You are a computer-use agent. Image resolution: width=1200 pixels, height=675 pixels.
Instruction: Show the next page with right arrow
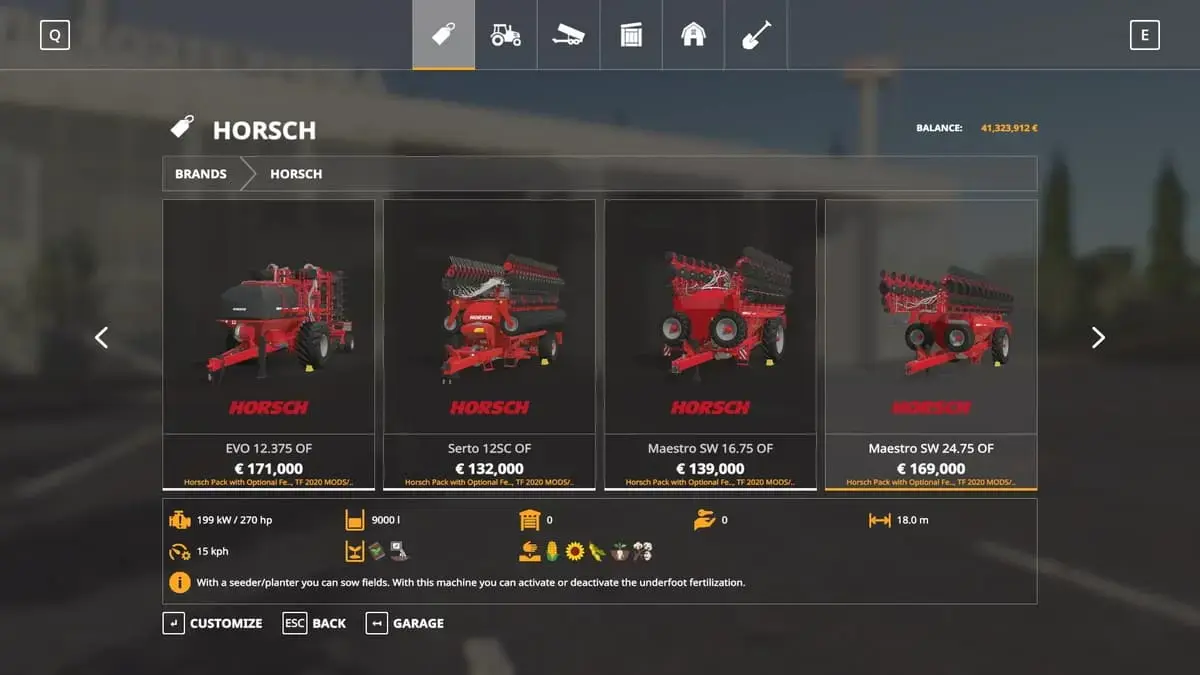[x=1098, y=338]
